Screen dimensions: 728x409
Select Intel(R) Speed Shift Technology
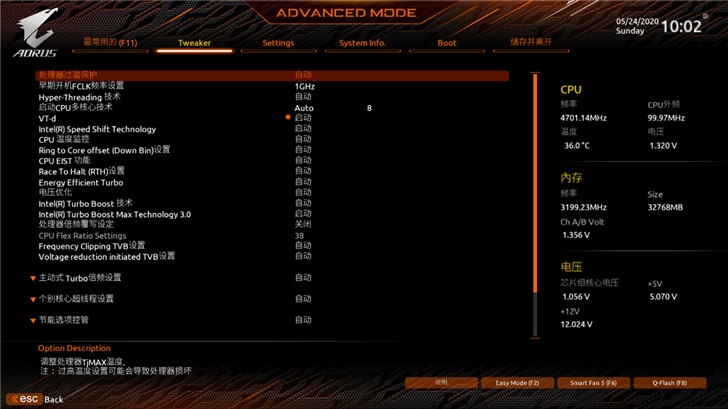pos(97,129)
